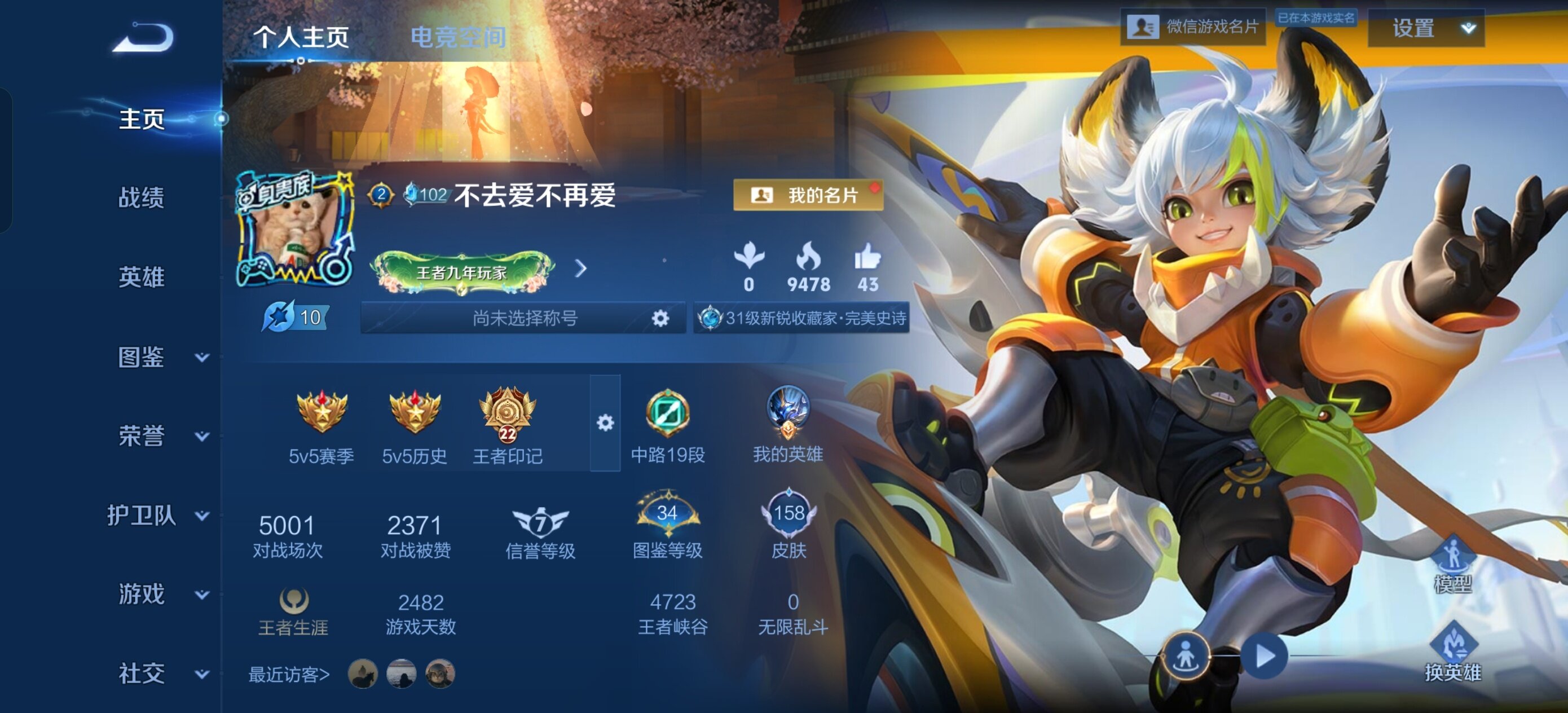Image resolution: width=1568 pixels, height=713 pixels.
Task: Expand the 社交 sidebar section
Action: (x=160, y=674)
